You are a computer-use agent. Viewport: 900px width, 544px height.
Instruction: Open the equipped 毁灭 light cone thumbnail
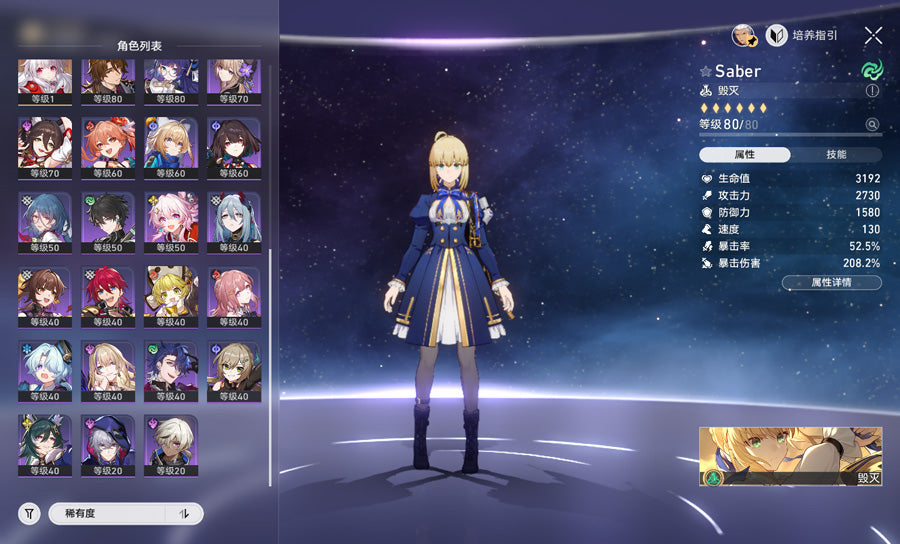[790, 456]
